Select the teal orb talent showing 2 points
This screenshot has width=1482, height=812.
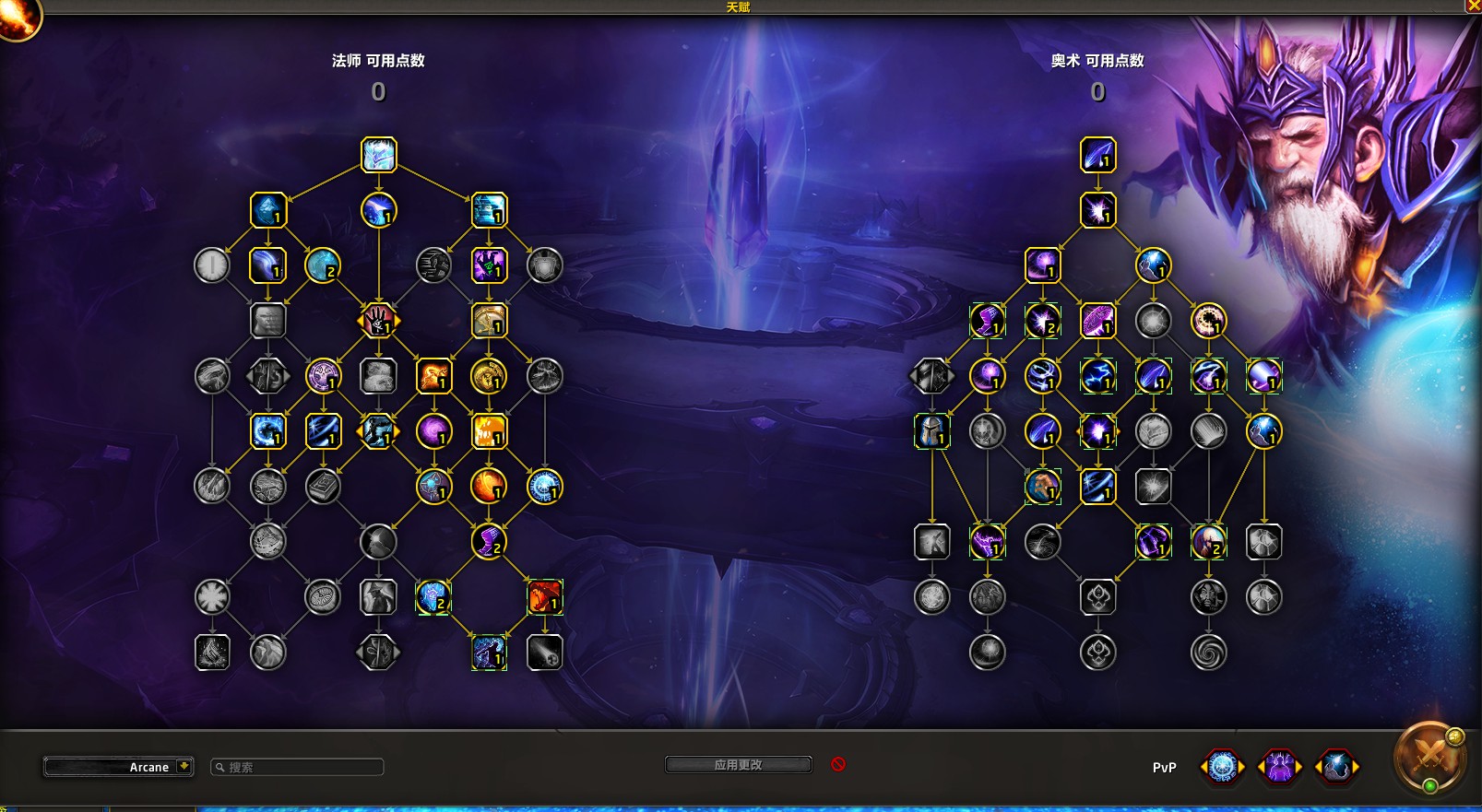[x=323, y=265]
